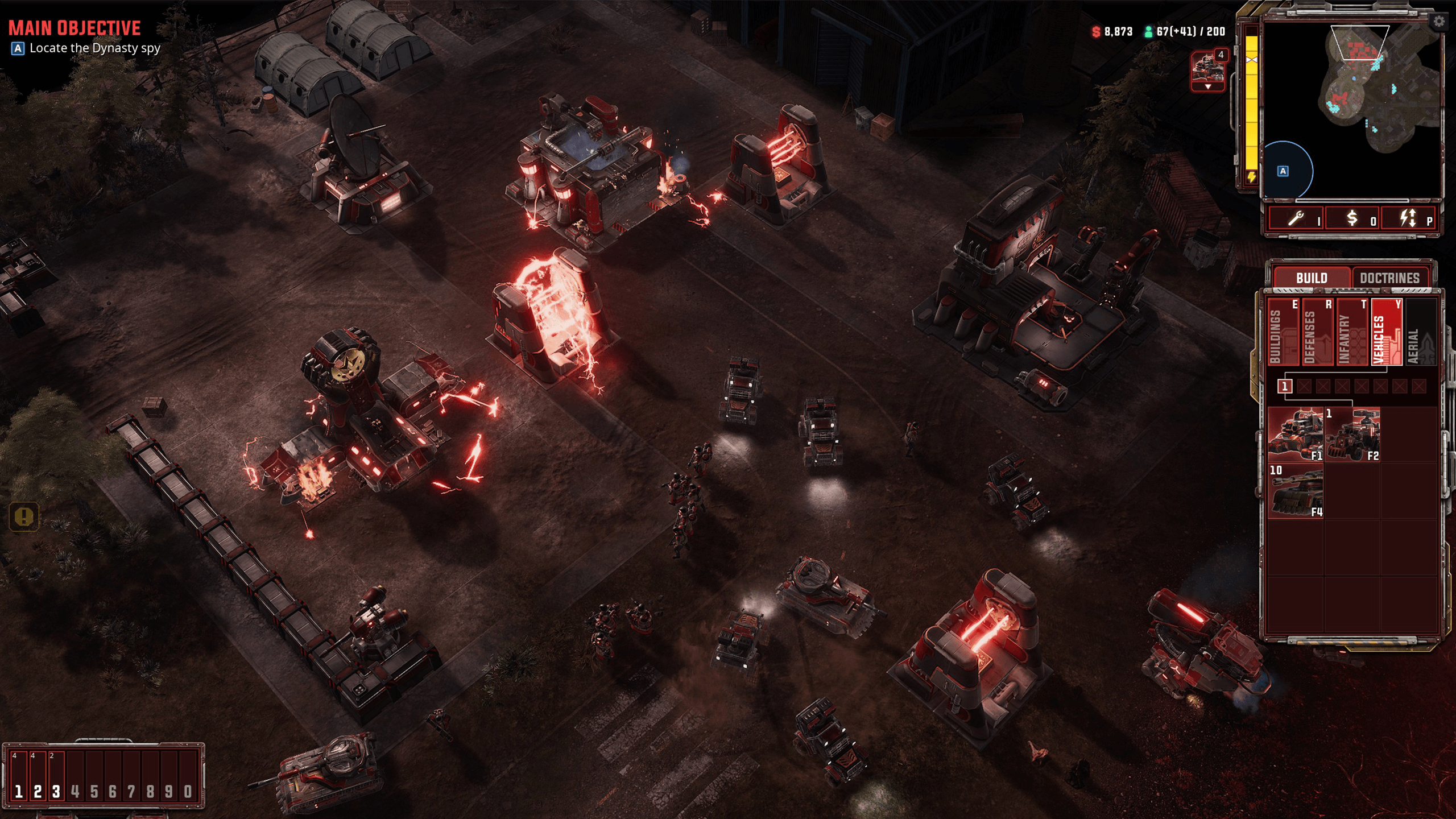Toggle the lightning power mode button
The width and height of the screenshot is (1456, 819).
[x=1409, y=218]
